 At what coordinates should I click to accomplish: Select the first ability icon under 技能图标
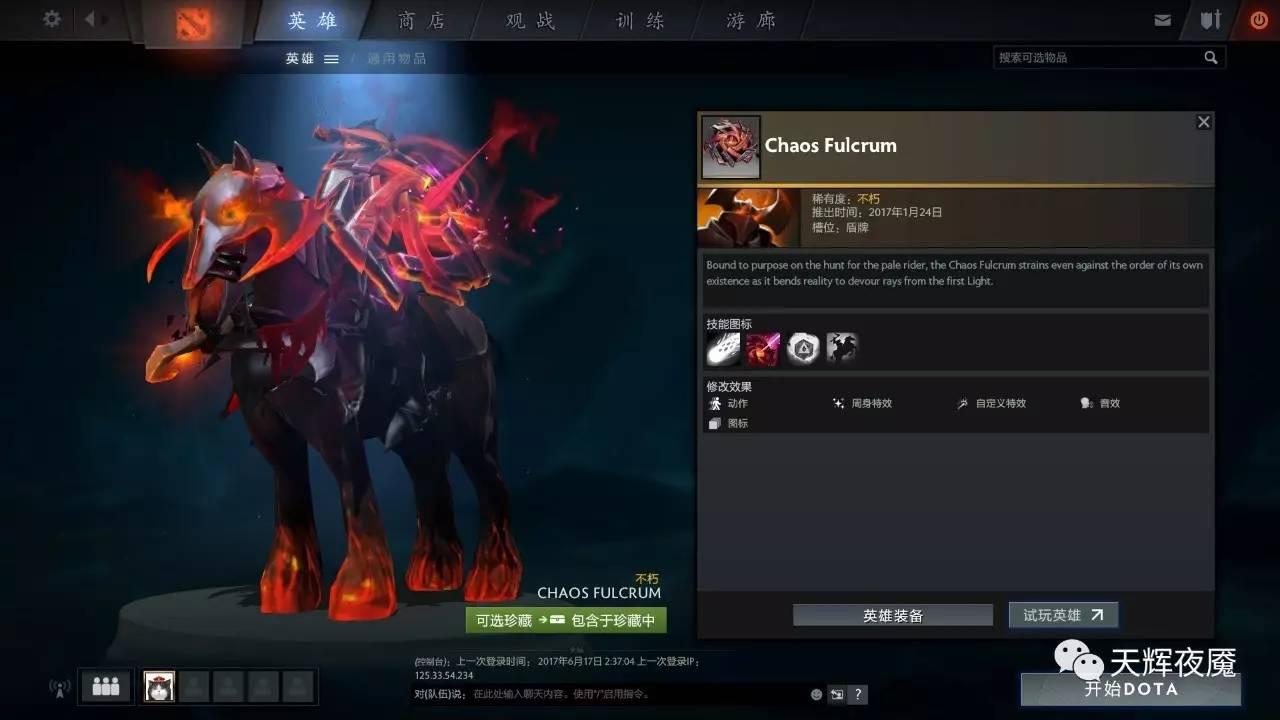click(x=724, y=347)
